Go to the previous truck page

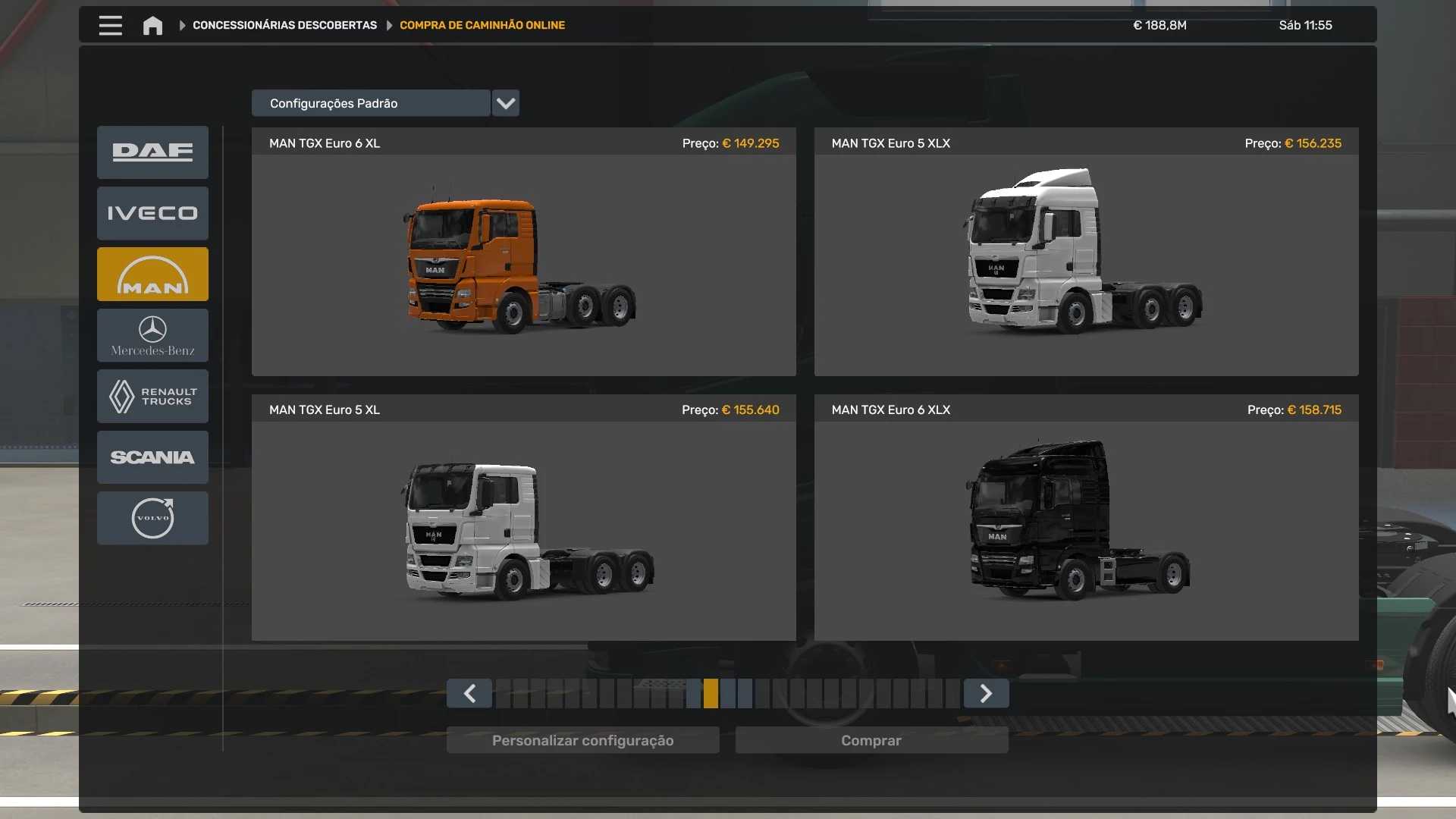pos(469,693)
